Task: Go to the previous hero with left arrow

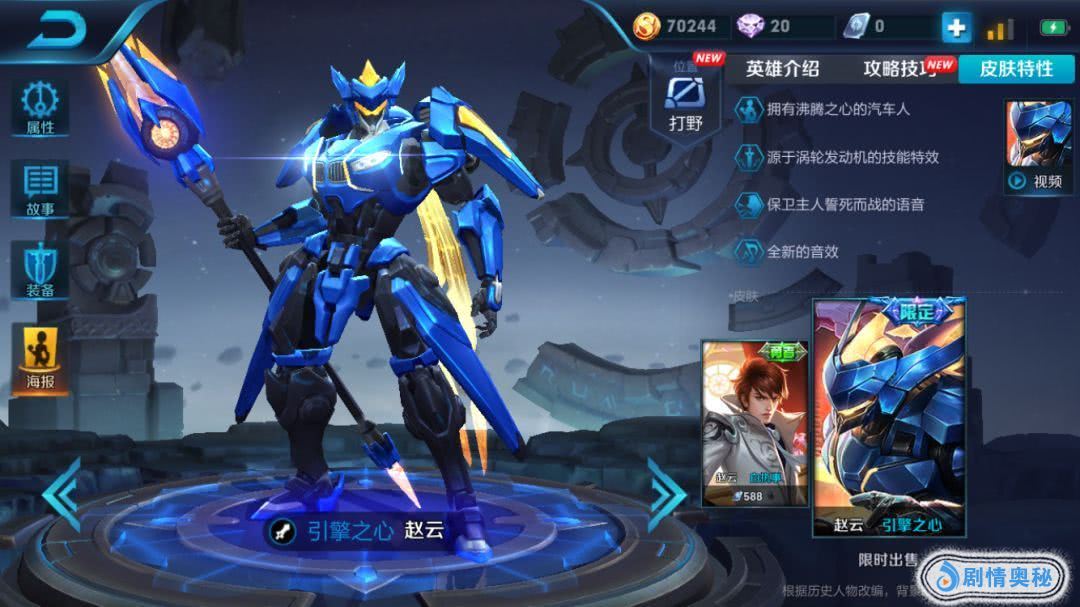Action: [62, 493]
